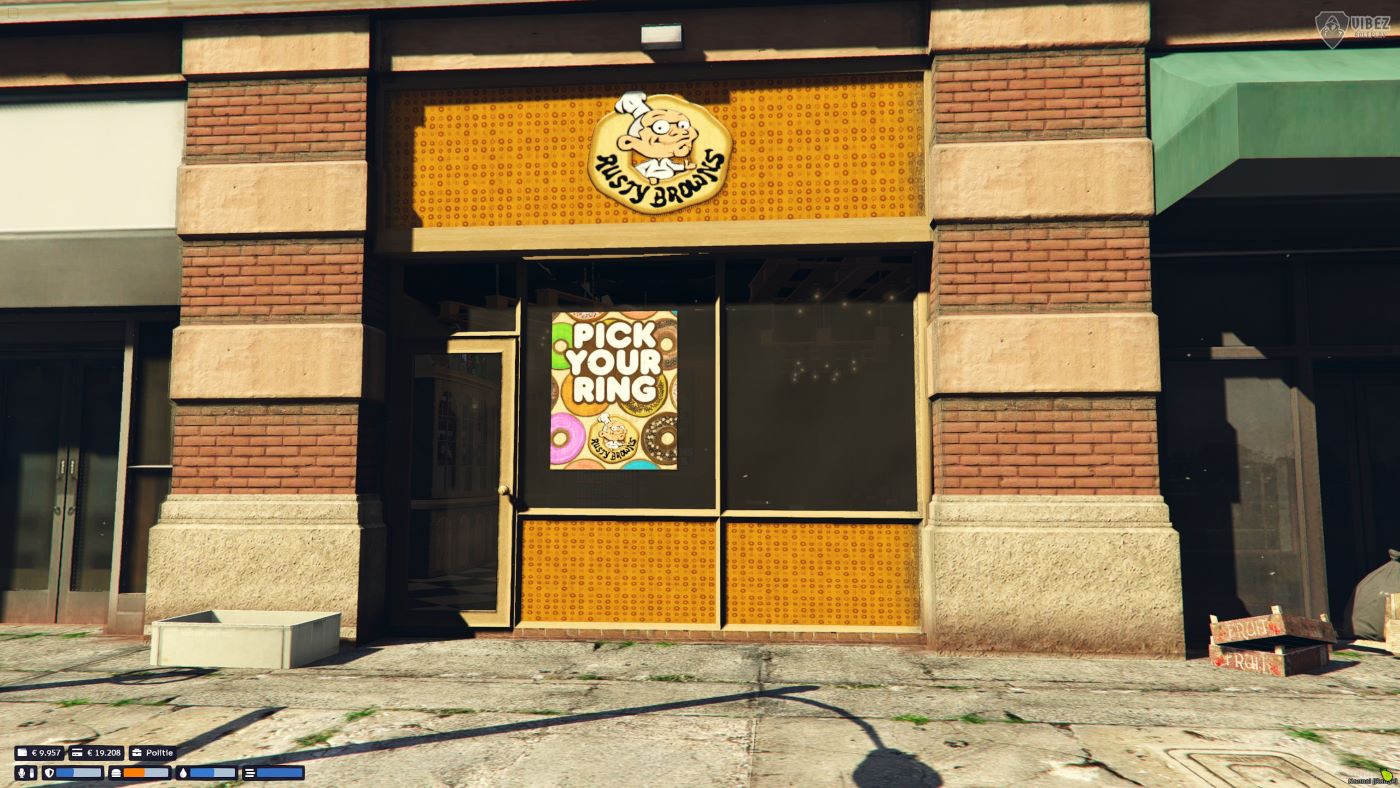Image resolution: width=1400 pixels, height=788 pixels.
Task: Click the briefcase icon on the Politie badge
Action: tap(137, 752)
